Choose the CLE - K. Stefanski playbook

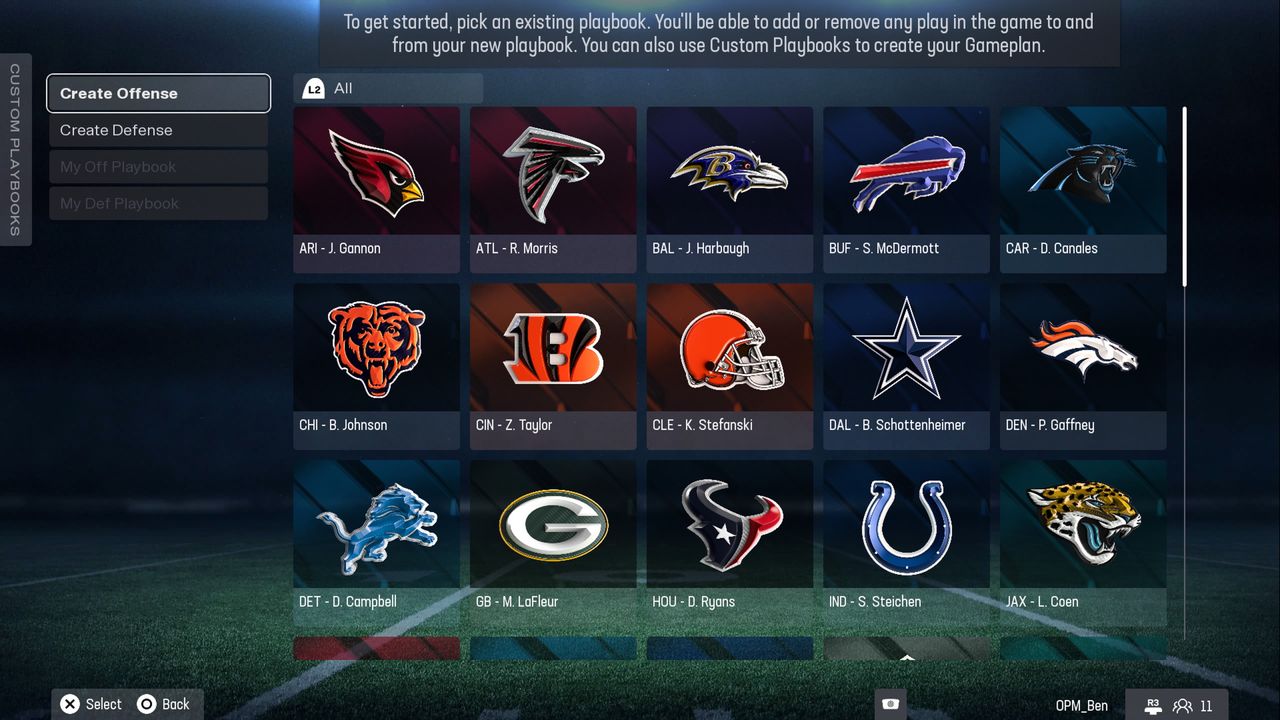(x=729, y=366)
